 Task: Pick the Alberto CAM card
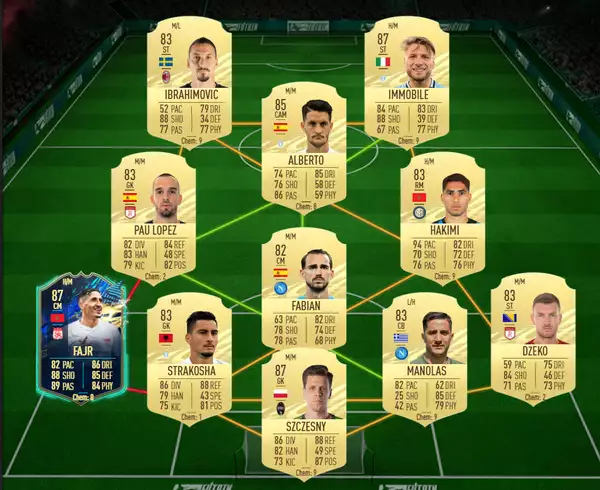298,144
